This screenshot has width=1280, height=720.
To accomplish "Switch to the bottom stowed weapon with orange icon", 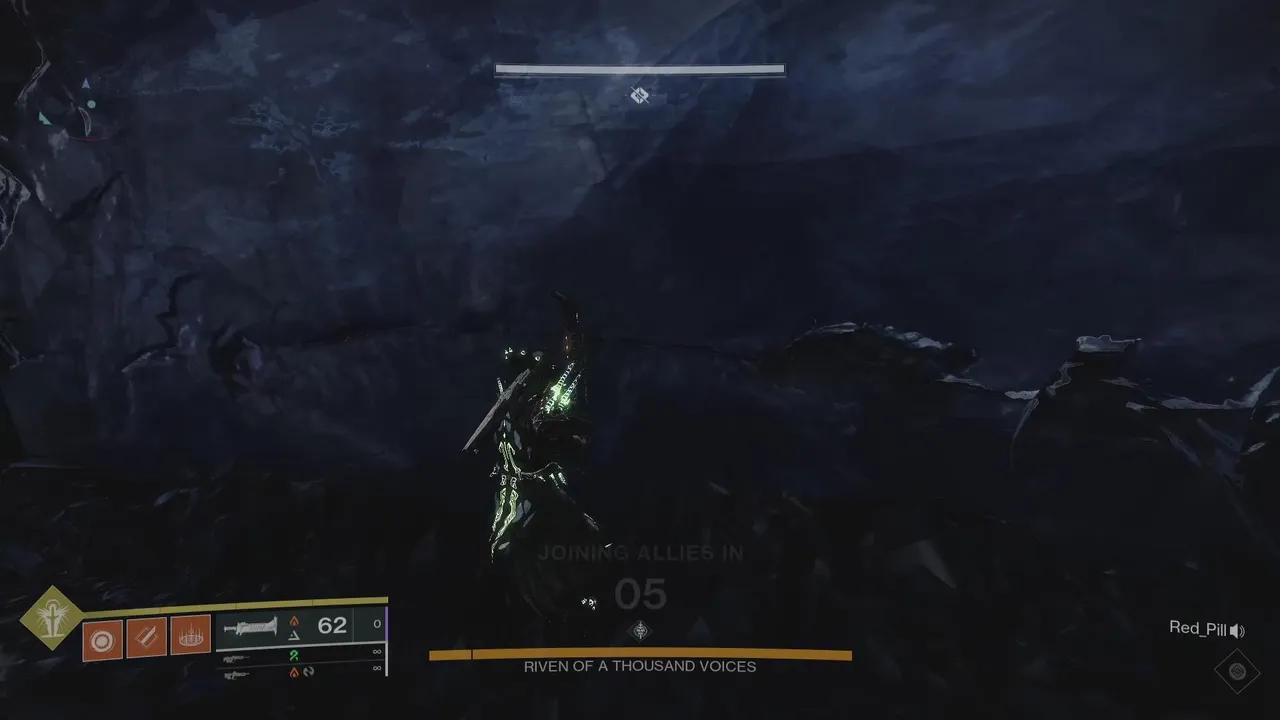I will pos(235,674).
